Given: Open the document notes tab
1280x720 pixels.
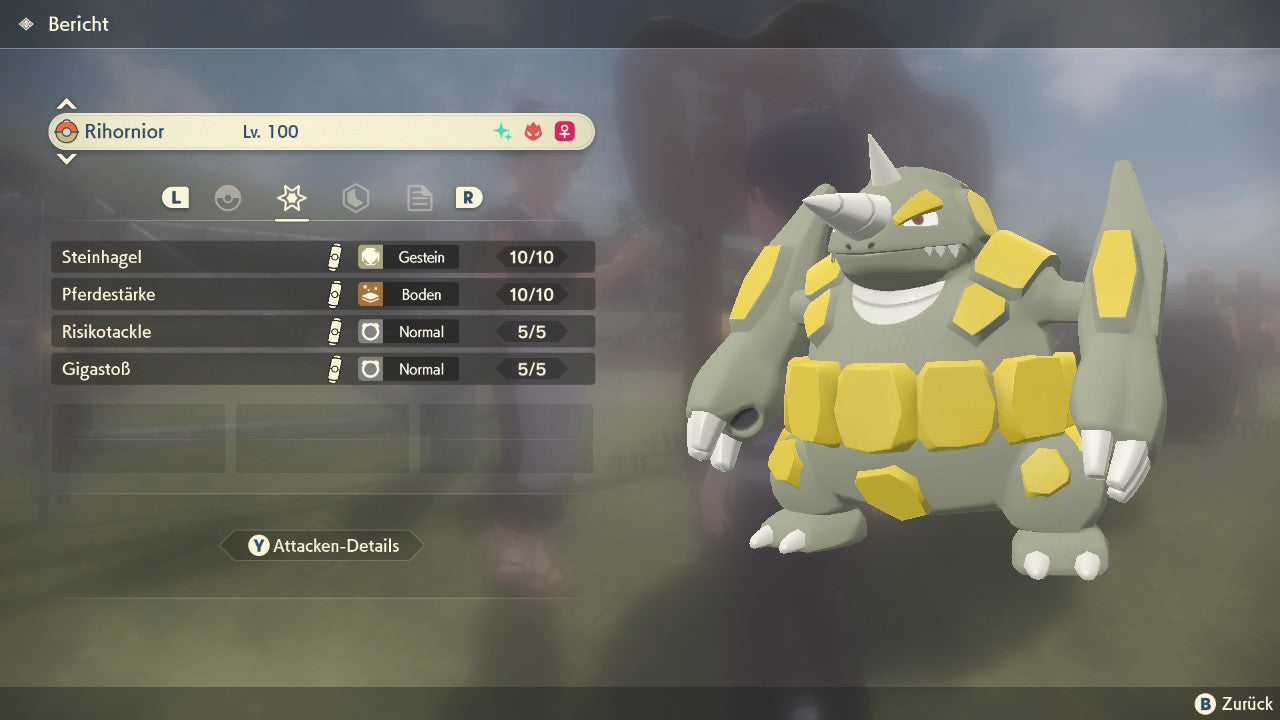Looking at the screenshot, I should (x=419, y=198).
